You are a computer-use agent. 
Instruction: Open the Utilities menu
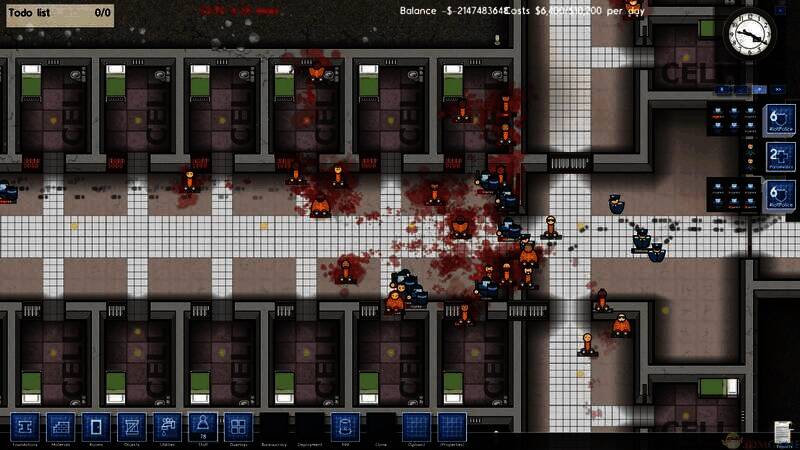click(x=166, y=427)
